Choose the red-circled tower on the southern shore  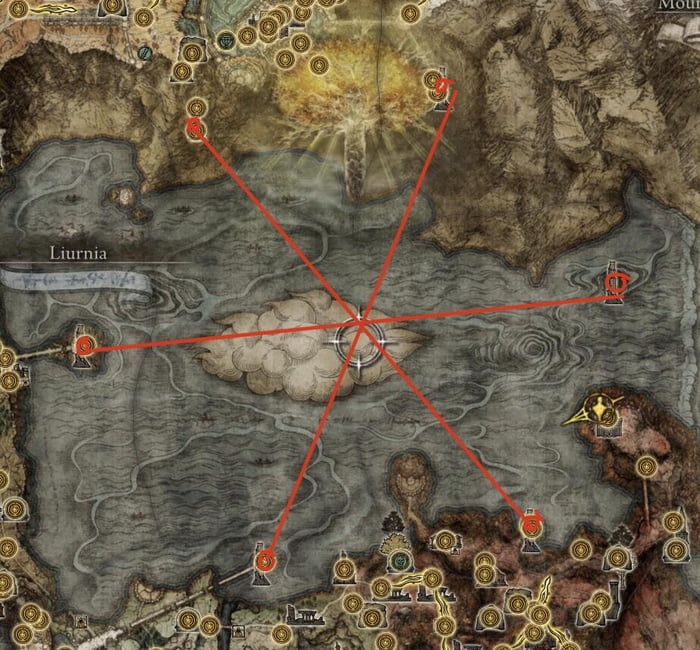[x=265, y=561]
